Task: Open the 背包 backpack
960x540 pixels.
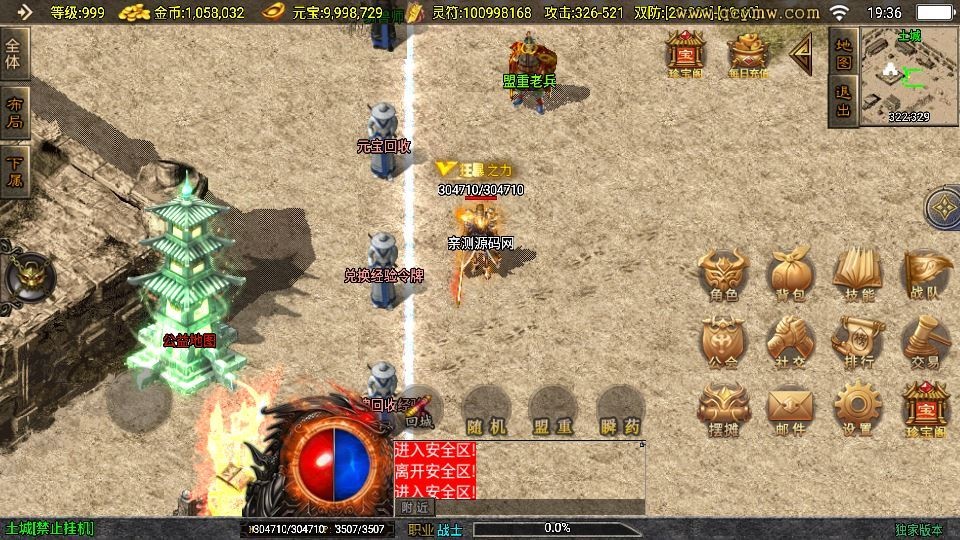Action: pyautogui.click(x=790, y=273)
